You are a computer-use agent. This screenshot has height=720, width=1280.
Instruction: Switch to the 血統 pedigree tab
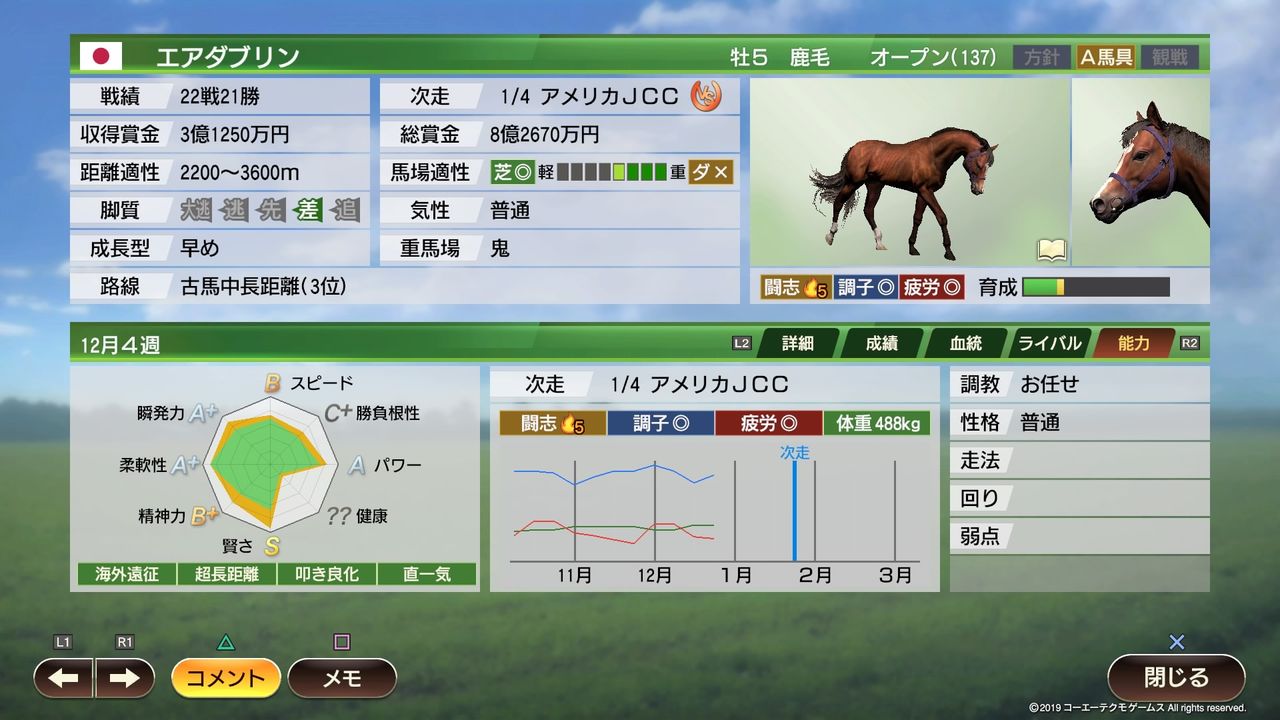point(964,343)
